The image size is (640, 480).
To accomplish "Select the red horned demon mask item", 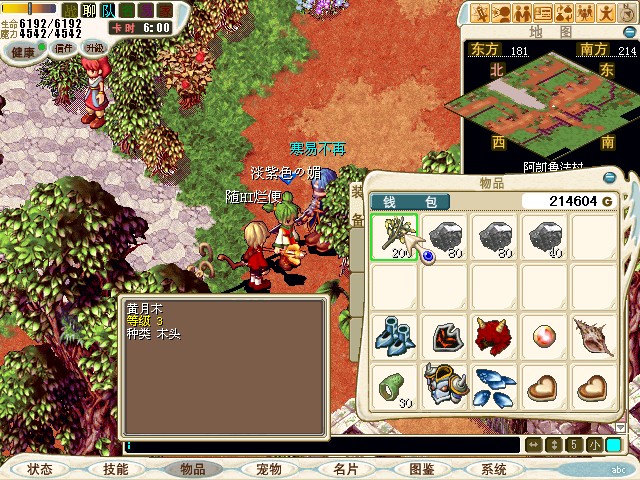I will [x=494, y=336].
